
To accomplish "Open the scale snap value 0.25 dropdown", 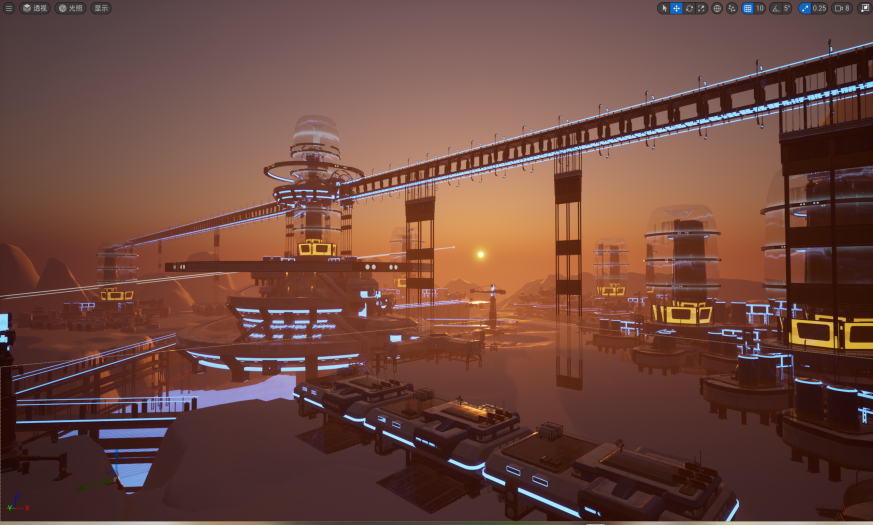I will point(819,8).
